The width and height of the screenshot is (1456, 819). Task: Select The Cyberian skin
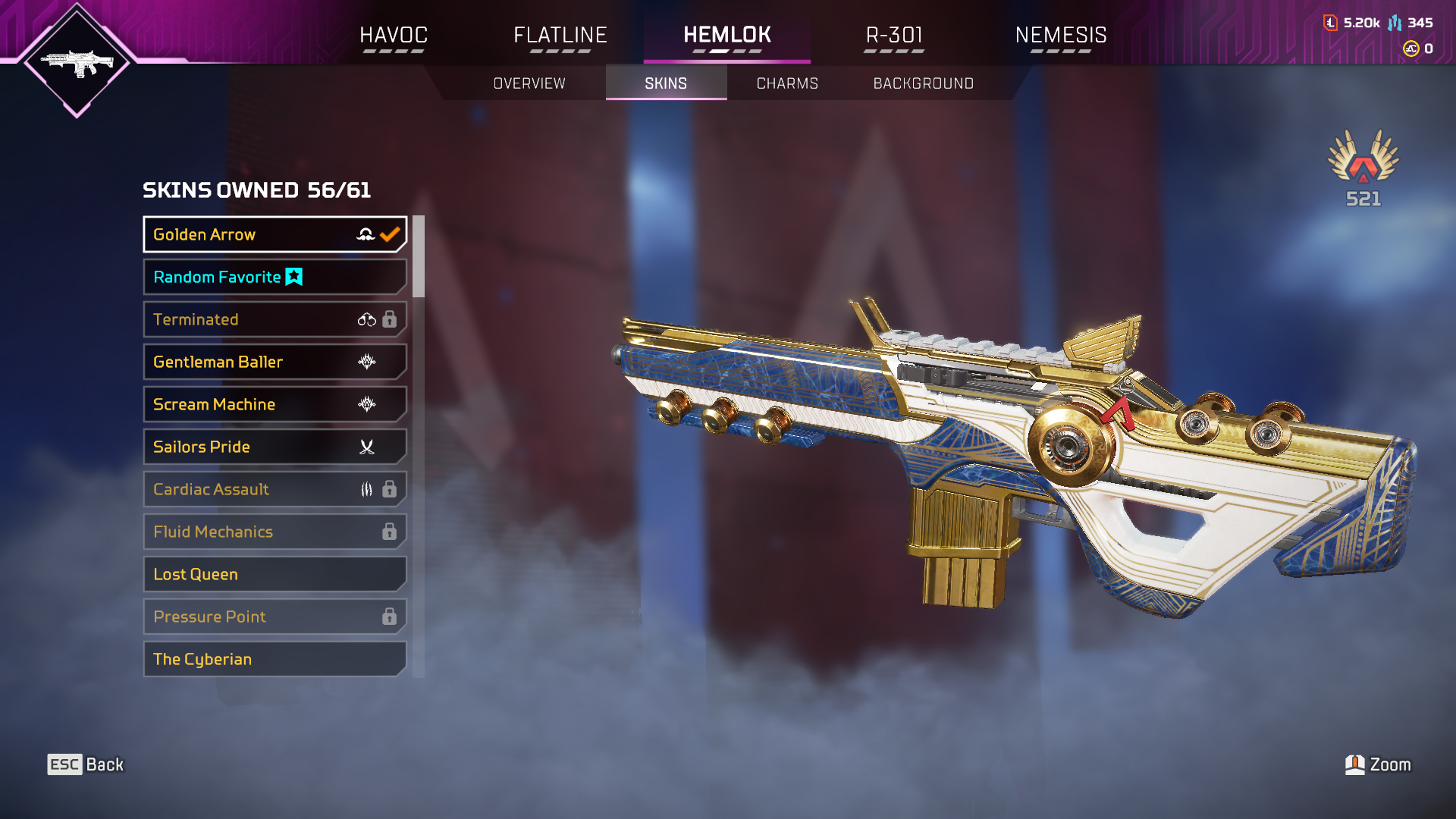[275, 659]
